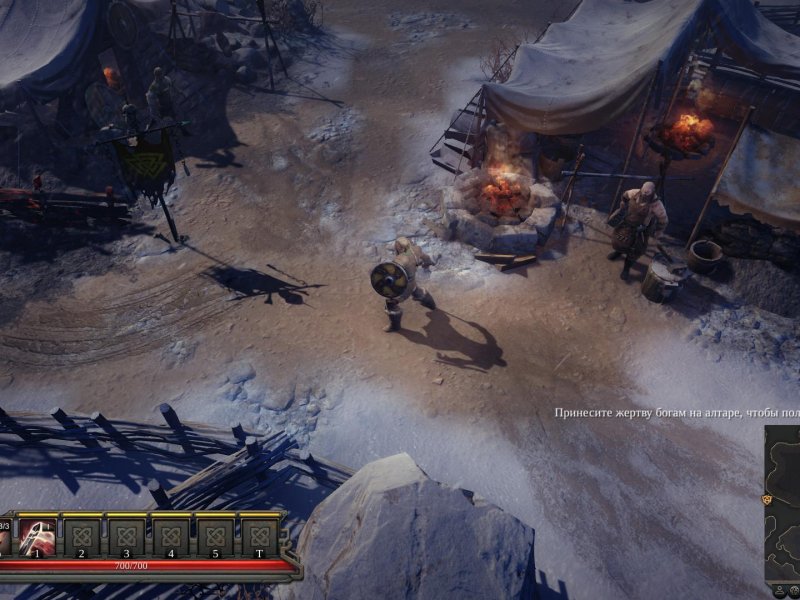Select empty skill slot number 4
This screenshot has width=800, height=600.
click(x=170, y=535)
